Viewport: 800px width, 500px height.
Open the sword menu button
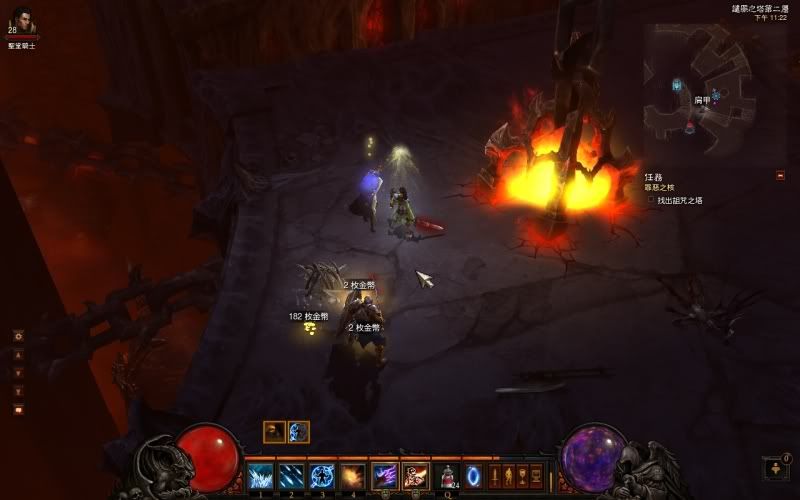point(494,476)
